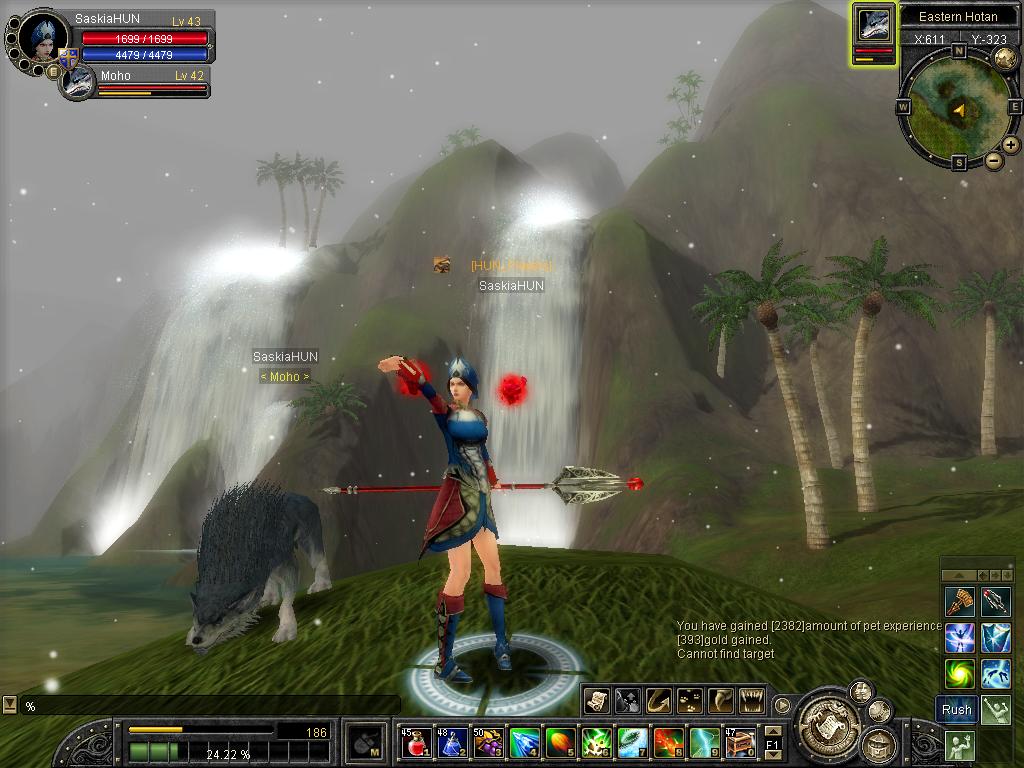Click the paw print pet action icon

coord(688,700)
